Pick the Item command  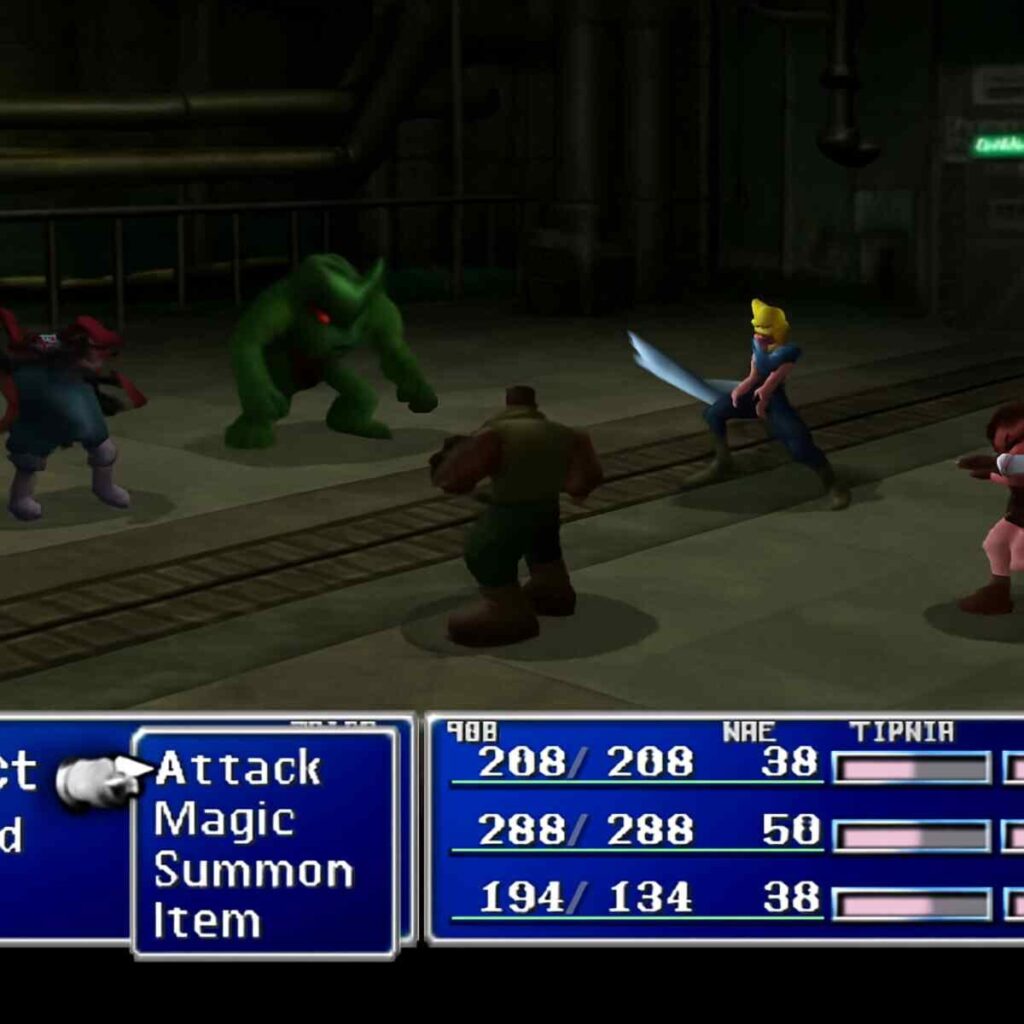point(207,921)
